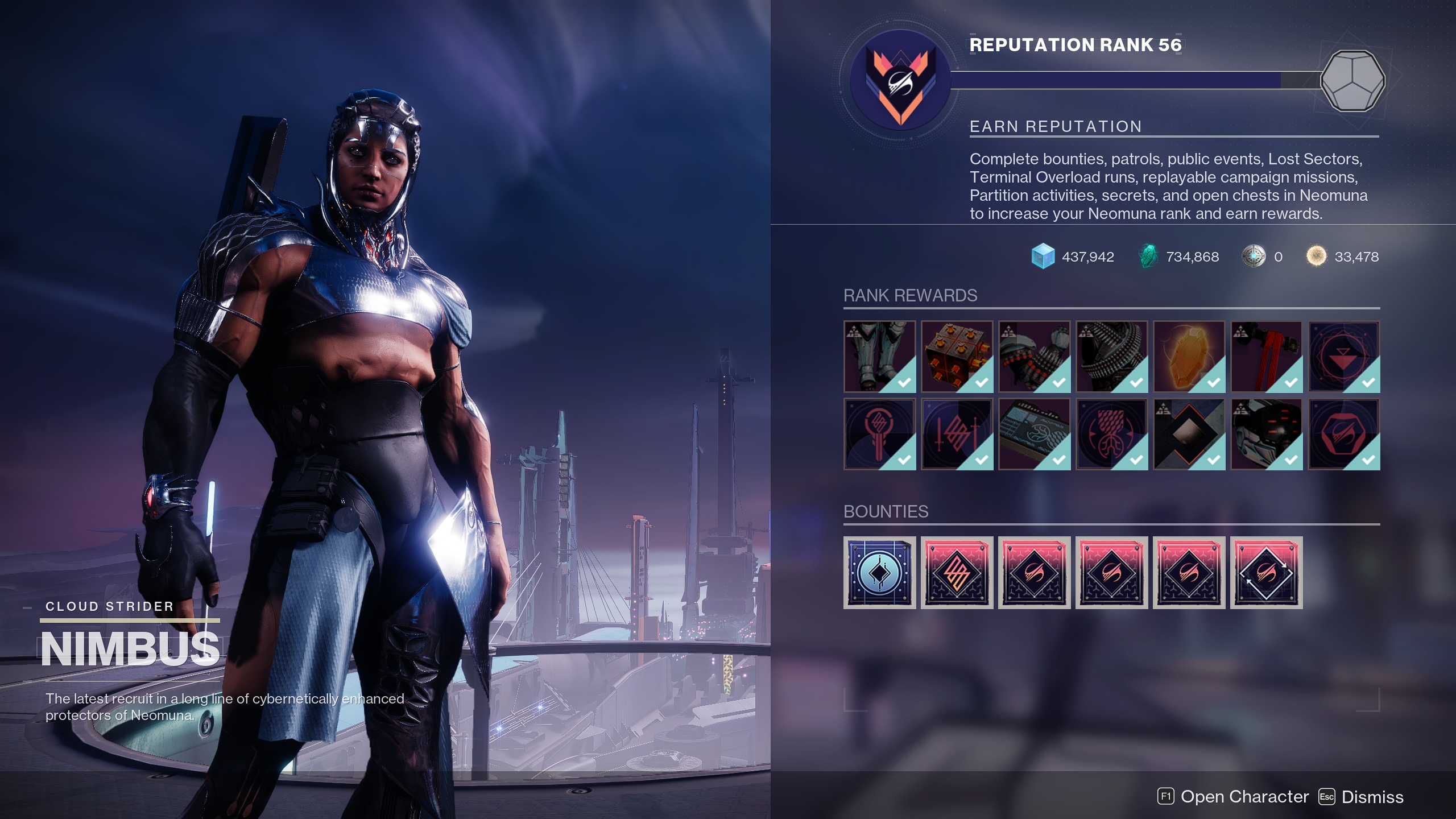Click the helmet rank reward
Viewport: 1456px width, 819px height.
1266,434
